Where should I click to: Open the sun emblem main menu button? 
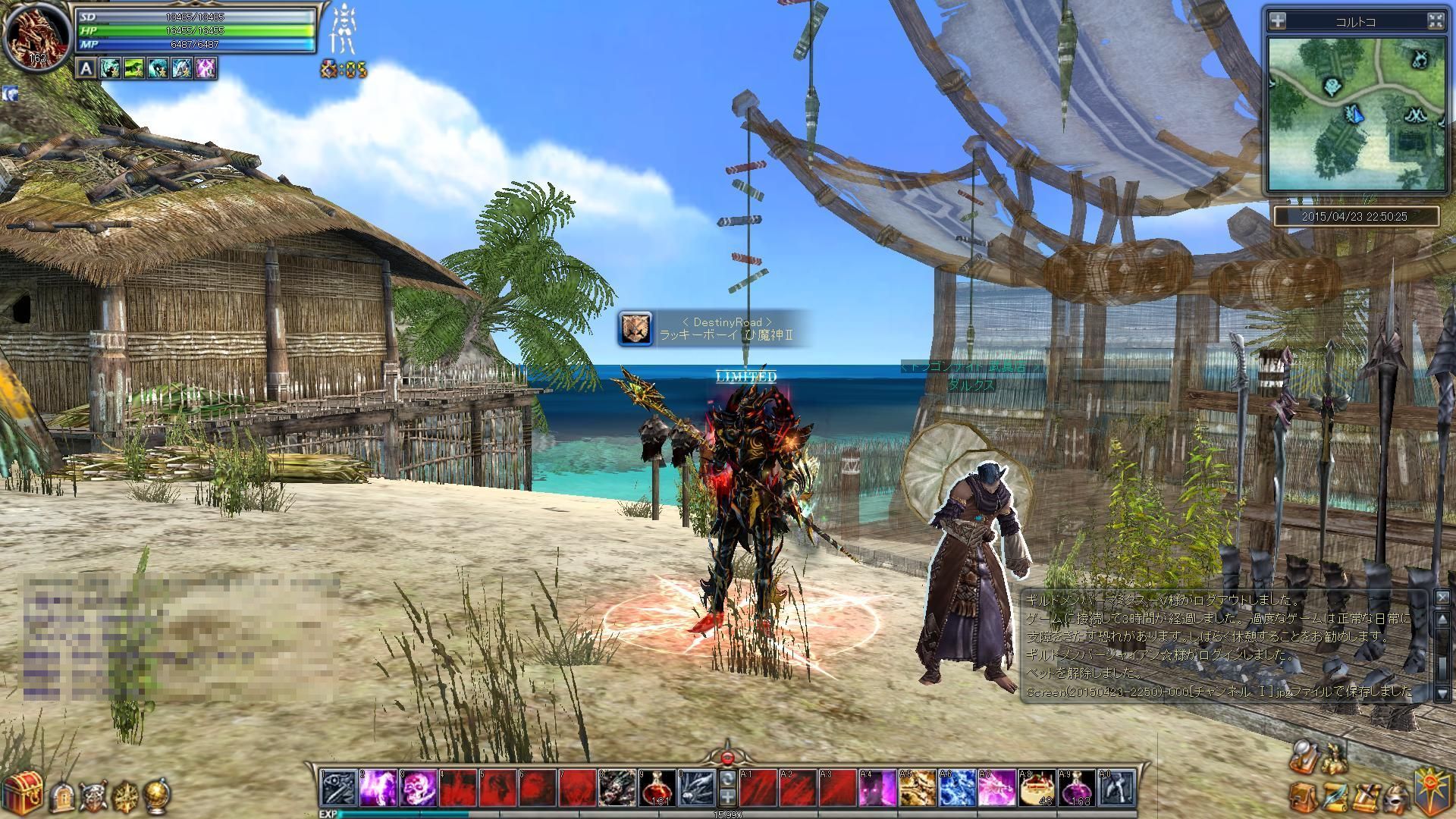click(1435, 789)
